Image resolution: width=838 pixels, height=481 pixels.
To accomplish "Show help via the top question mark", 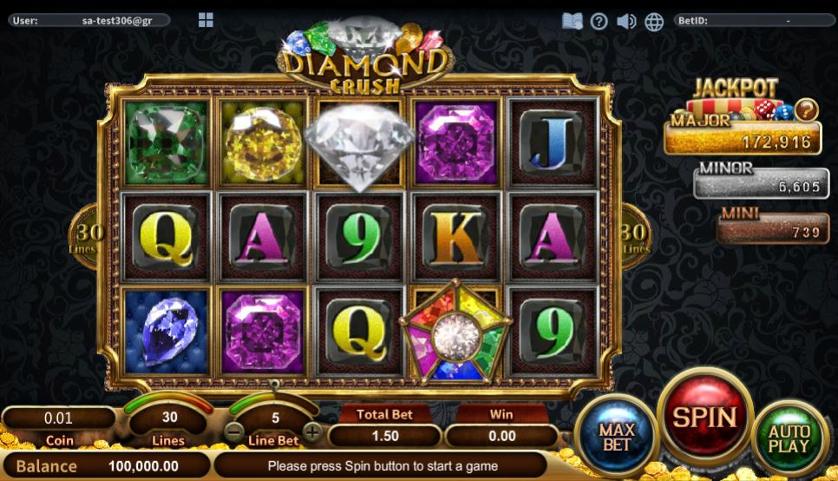I will click(599, 21).
